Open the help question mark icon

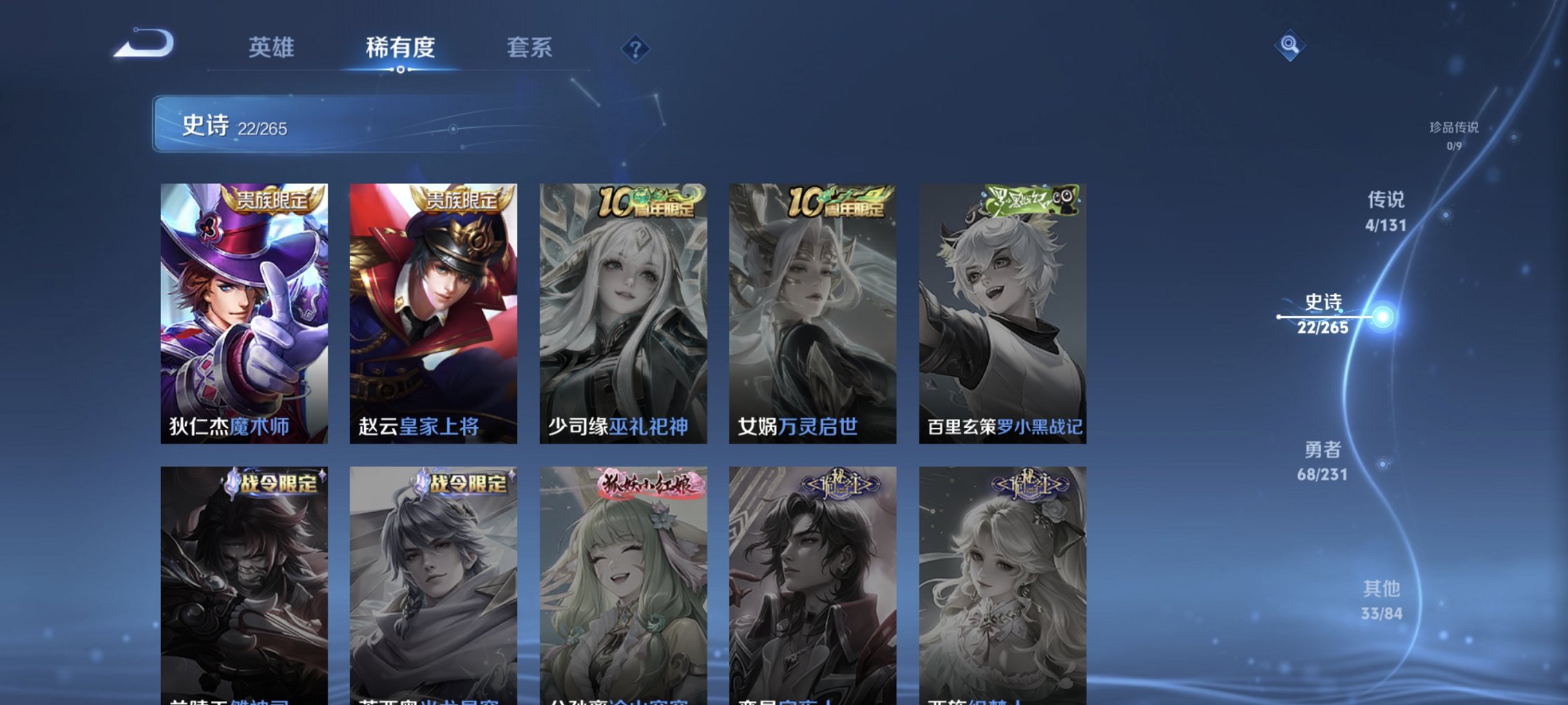[x=635, y=48]
